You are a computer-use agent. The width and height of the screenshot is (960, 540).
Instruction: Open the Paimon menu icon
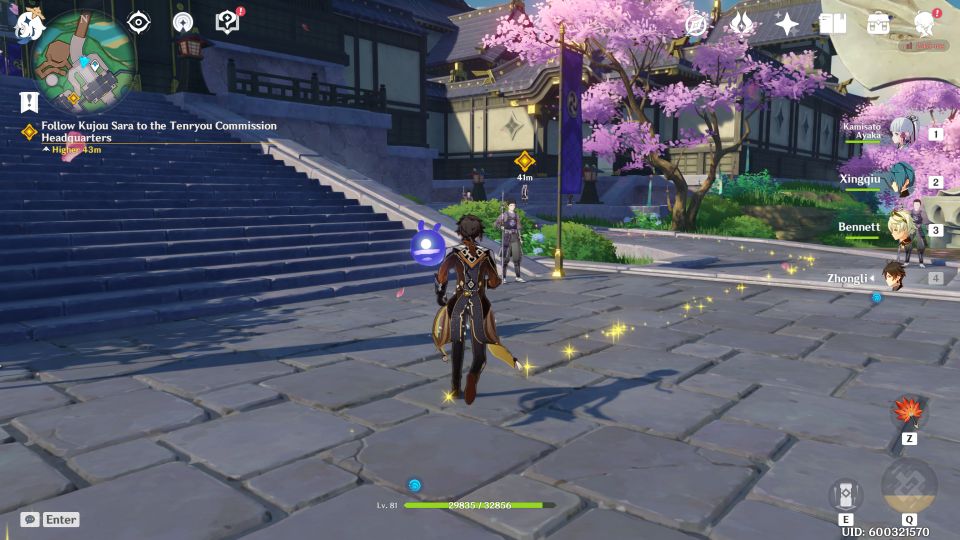click(27, 22)
